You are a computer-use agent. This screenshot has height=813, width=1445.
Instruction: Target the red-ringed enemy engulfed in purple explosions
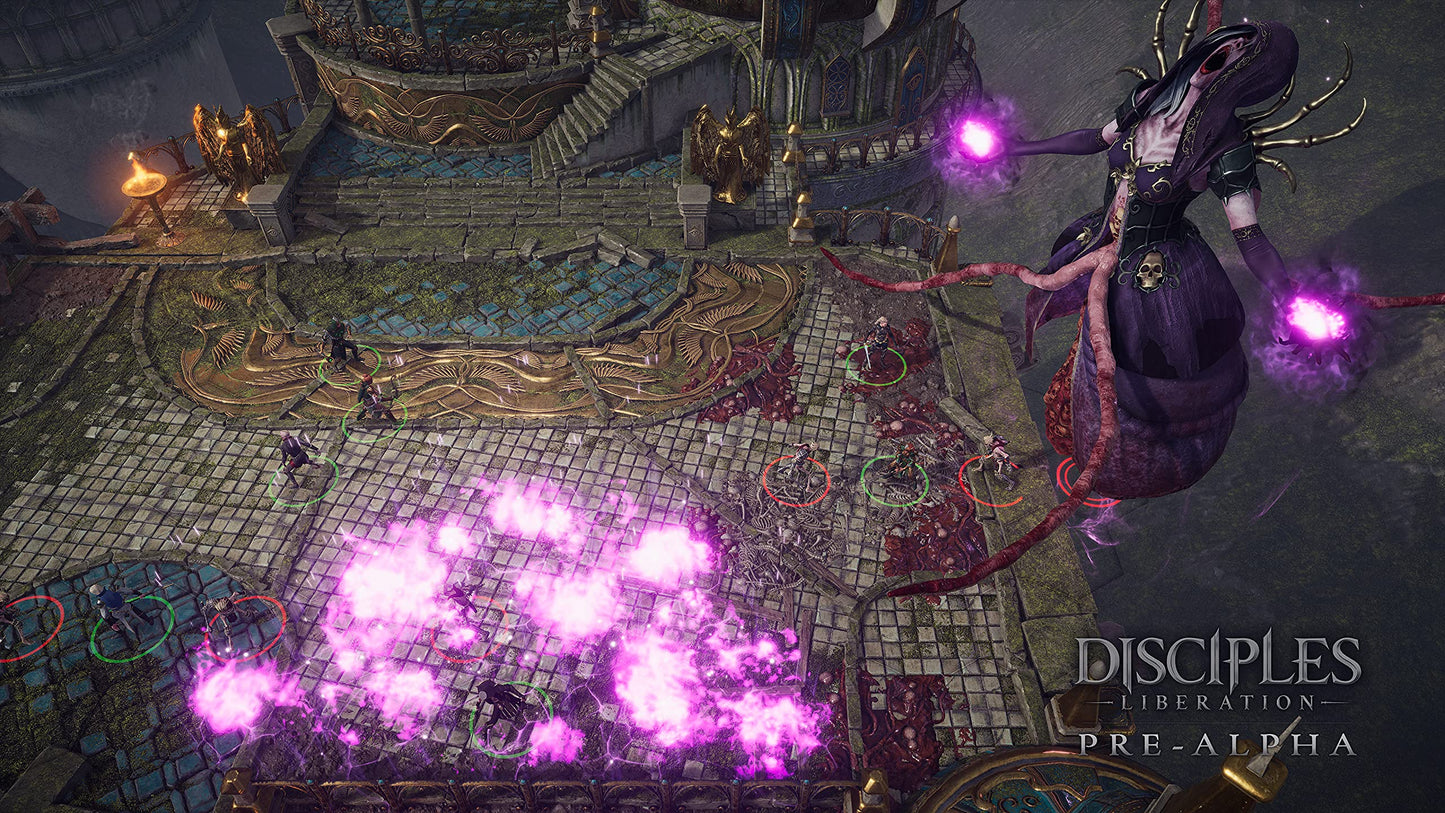tap(463, 606)
